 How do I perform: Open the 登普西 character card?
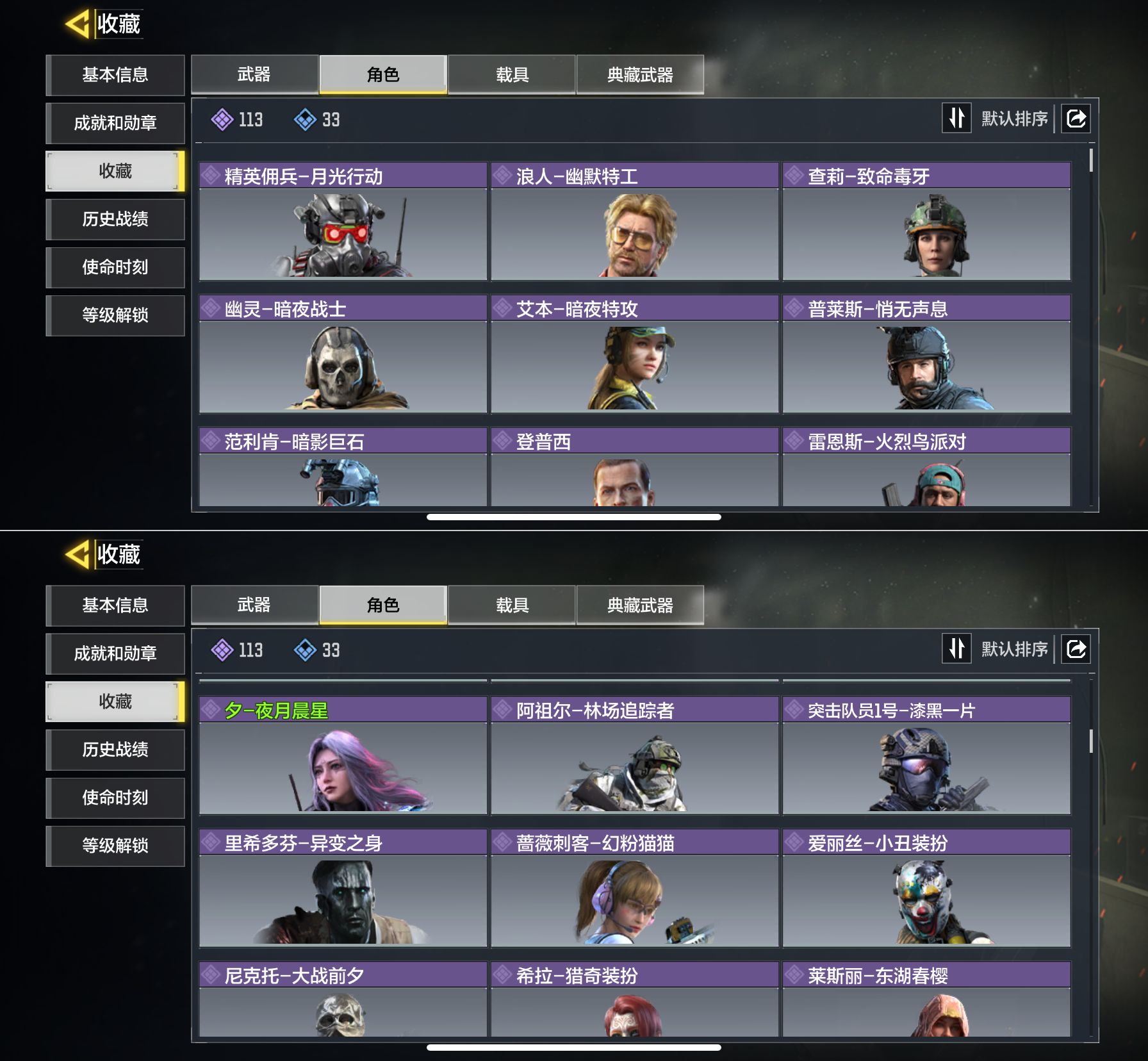634,468
